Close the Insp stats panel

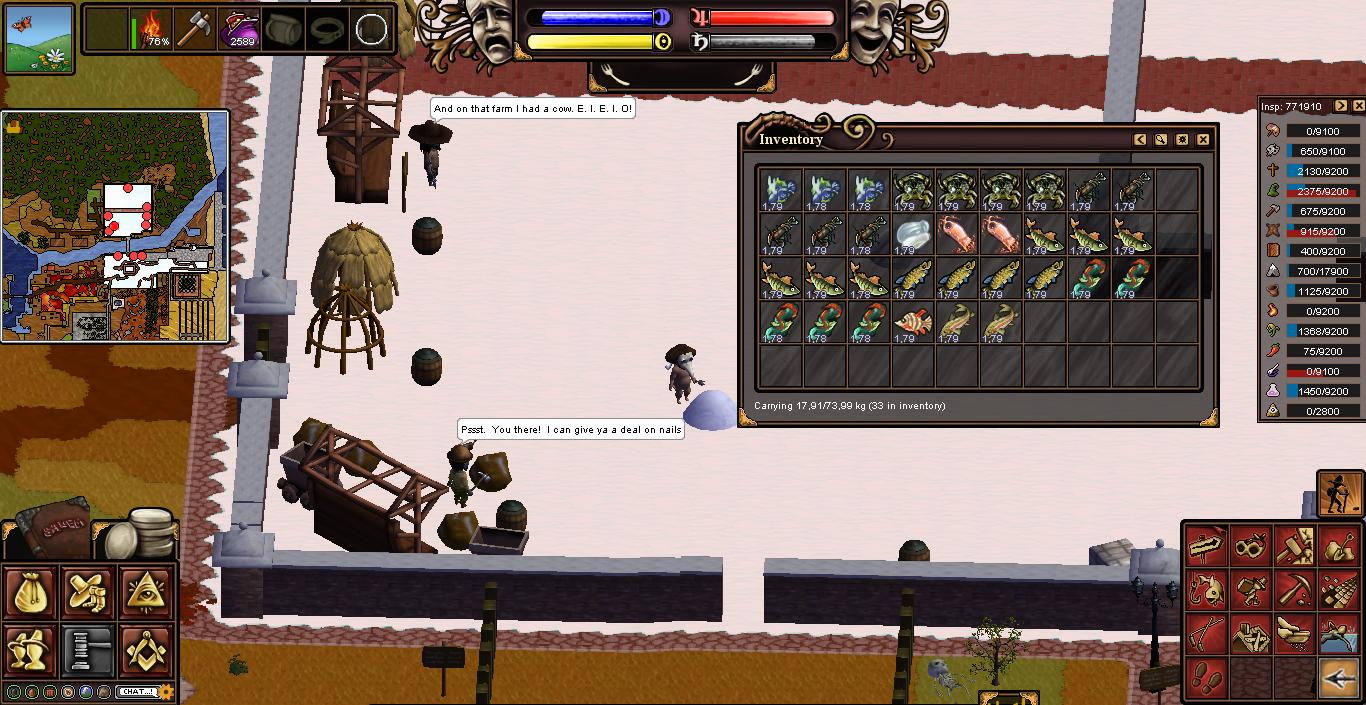(1358, 106)
